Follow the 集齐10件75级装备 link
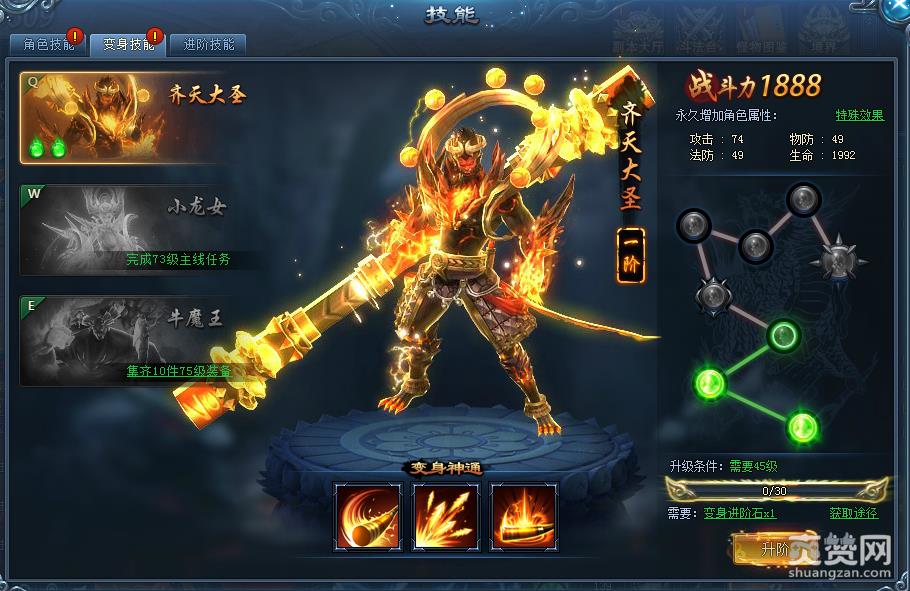This screenshot has height=591, width=910. point(179,371)
